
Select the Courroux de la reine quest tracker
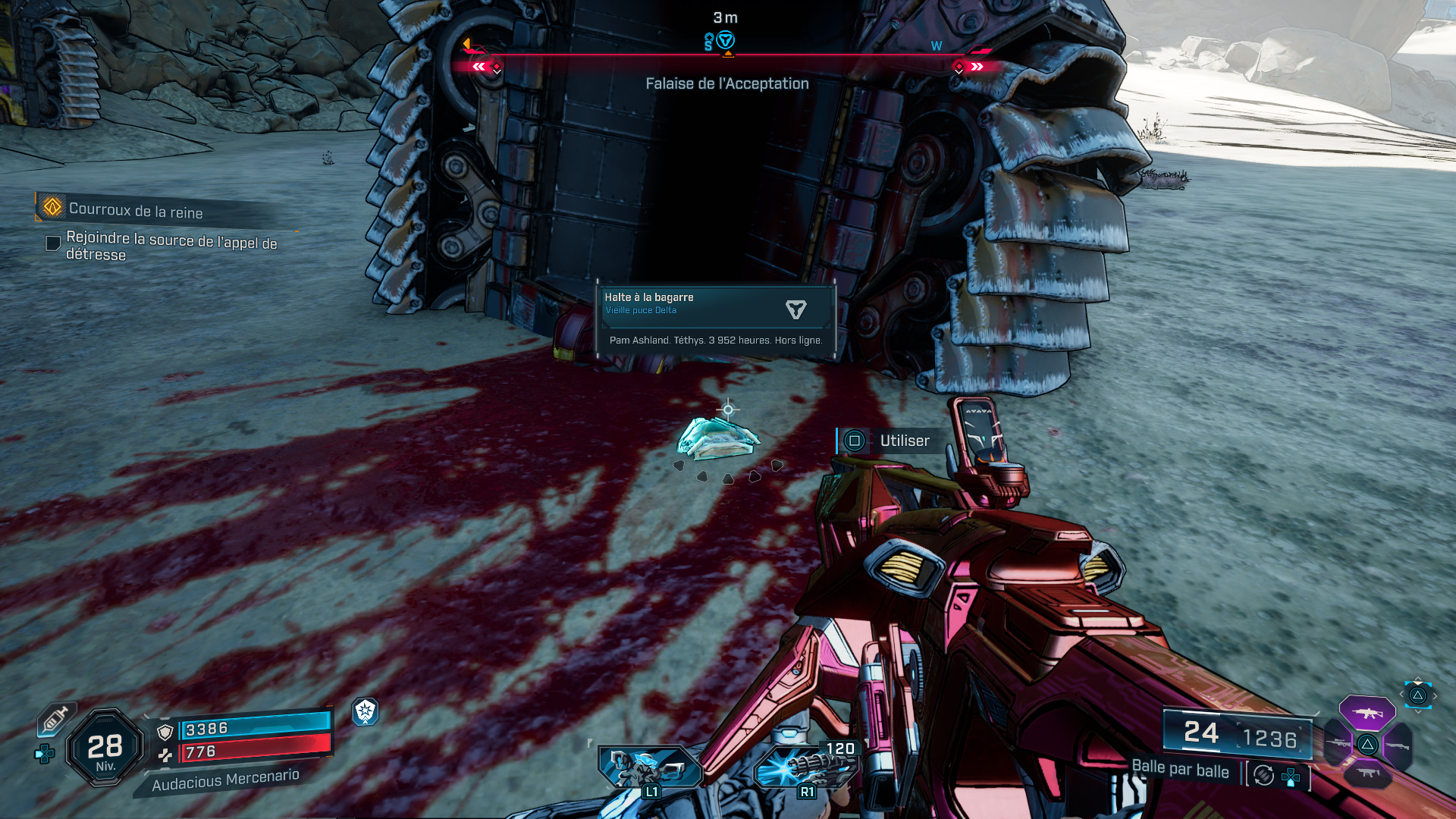click(x=135, y=210)
